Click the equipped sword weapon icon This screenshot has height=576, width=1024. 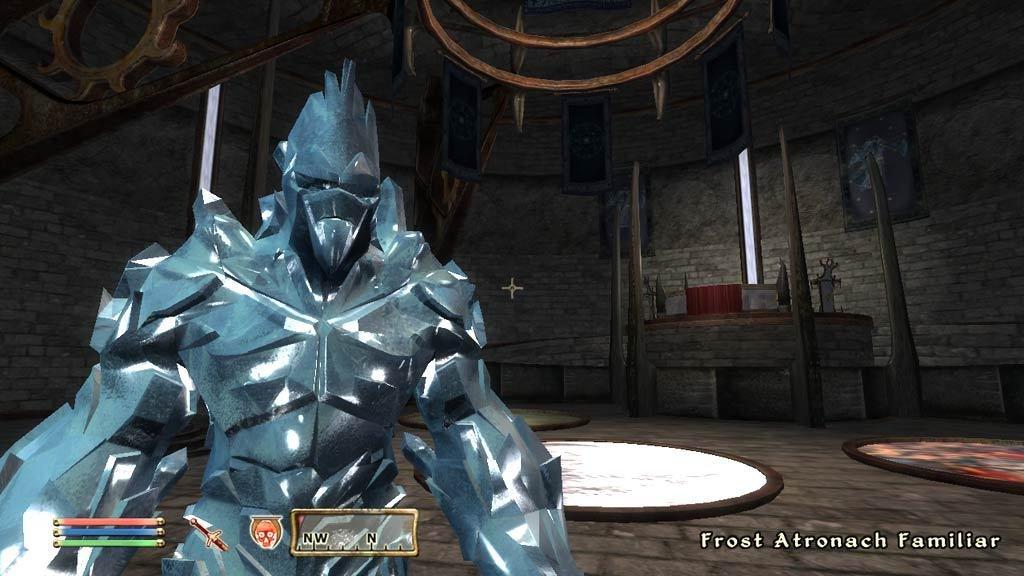point(211,533)
